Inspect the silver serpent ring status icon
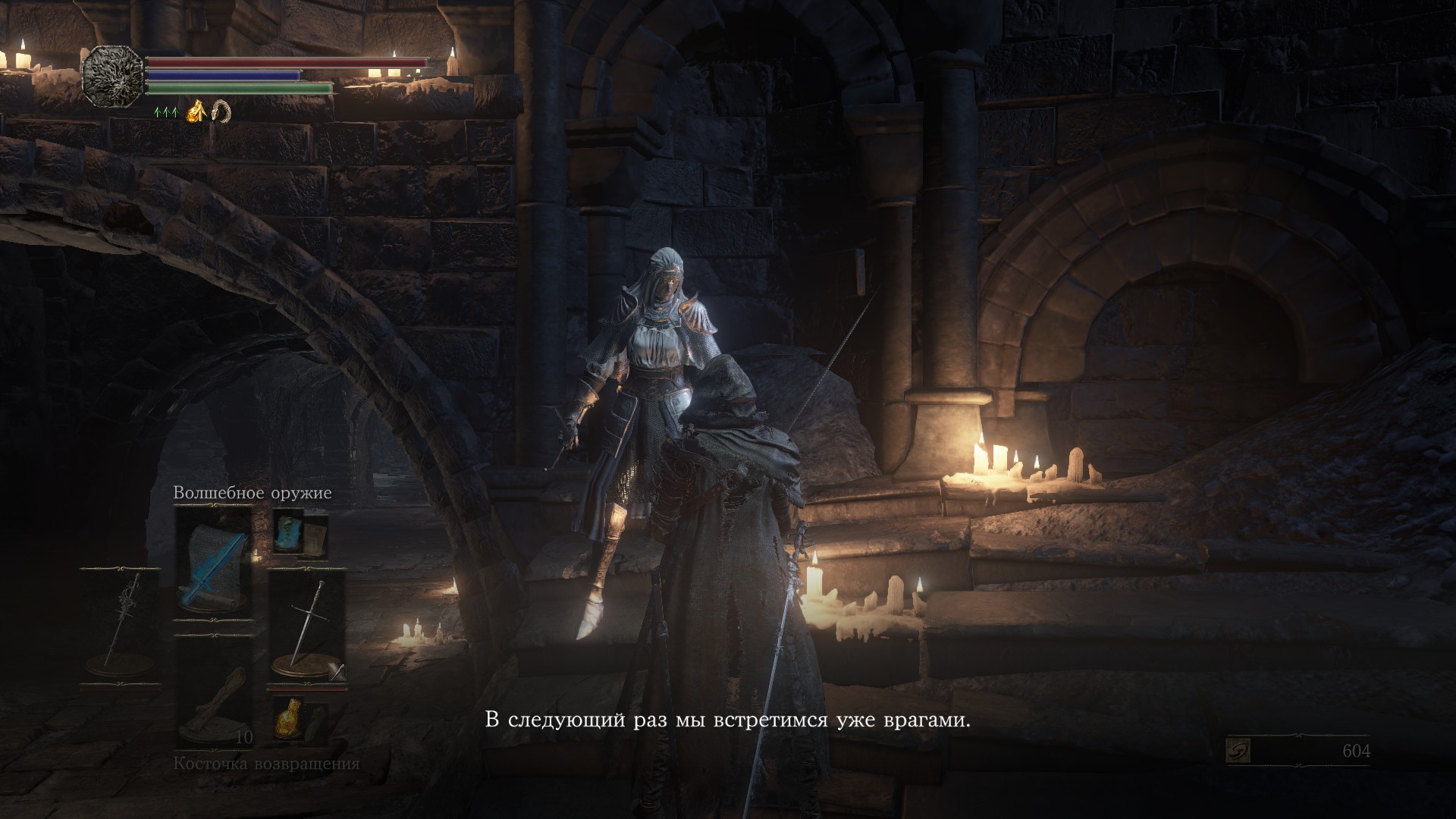1456x819 pixels. (221, 112)
